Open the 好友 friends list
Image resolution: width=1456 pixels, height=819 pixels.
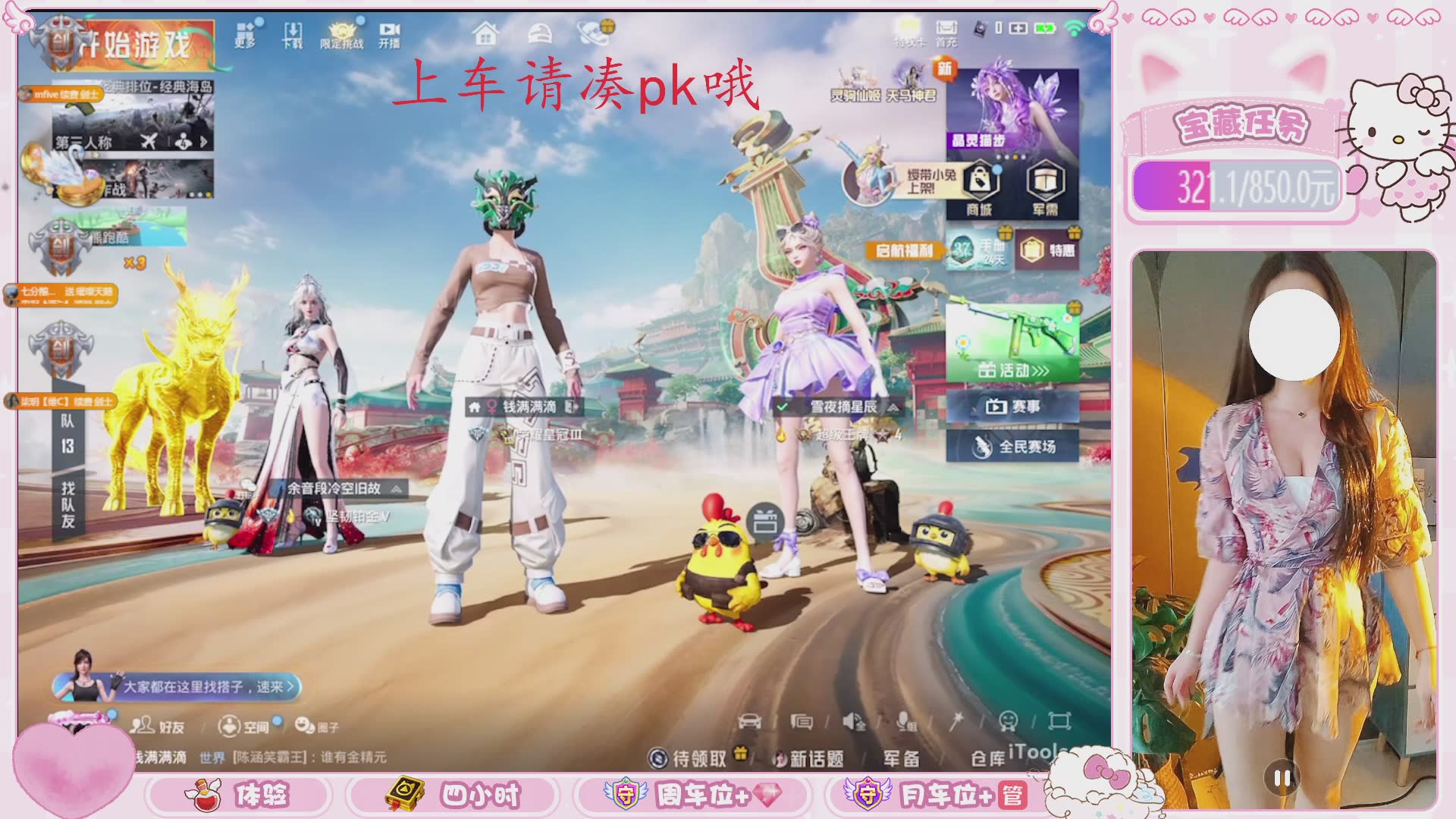[x=158, y=726]
